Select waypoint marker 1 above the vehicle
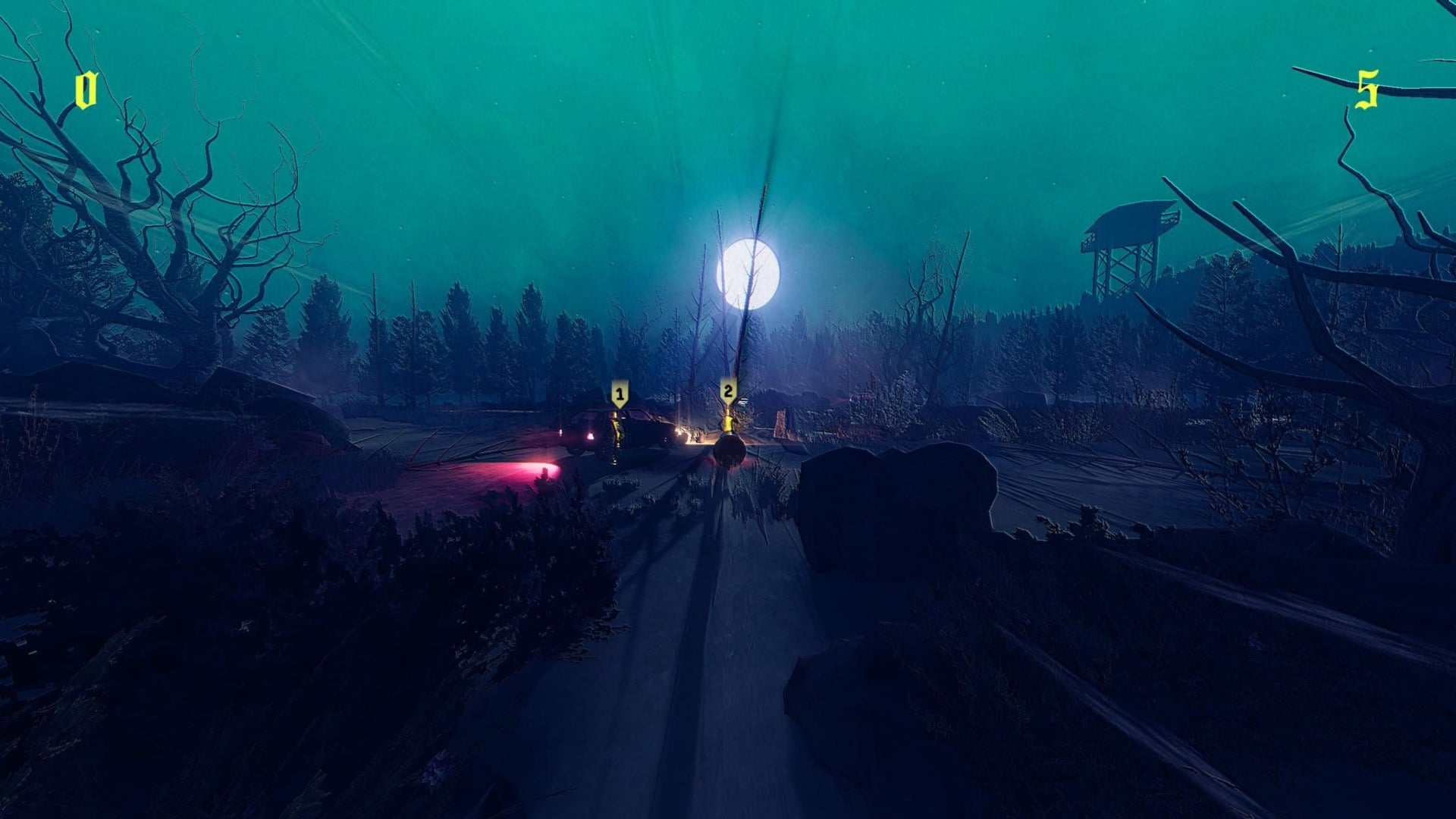Viewport: 1456px width, 819px height. 620,392
